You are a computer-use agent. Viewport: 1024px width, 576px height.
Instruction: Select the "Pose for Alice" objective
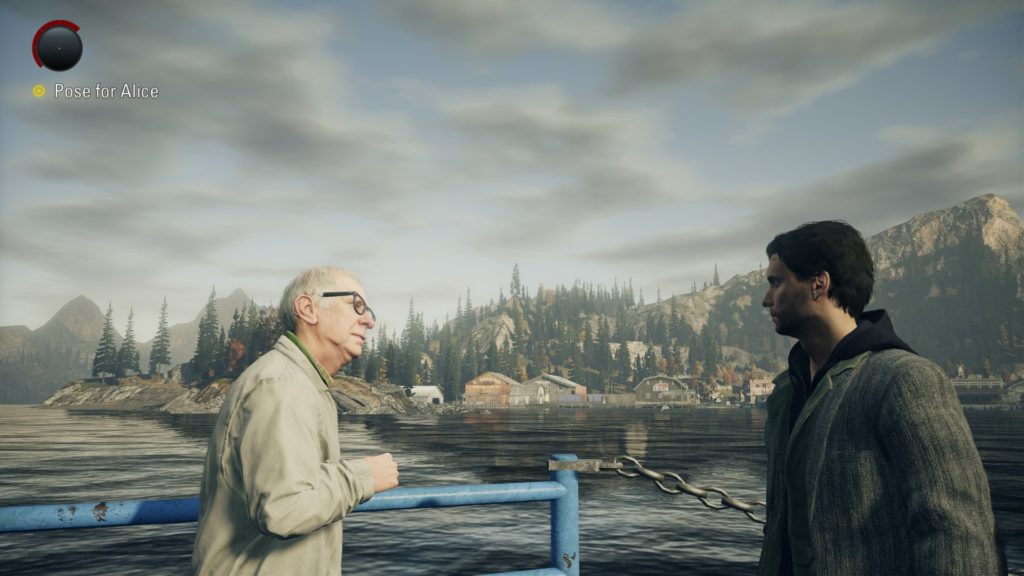(105, 91)
